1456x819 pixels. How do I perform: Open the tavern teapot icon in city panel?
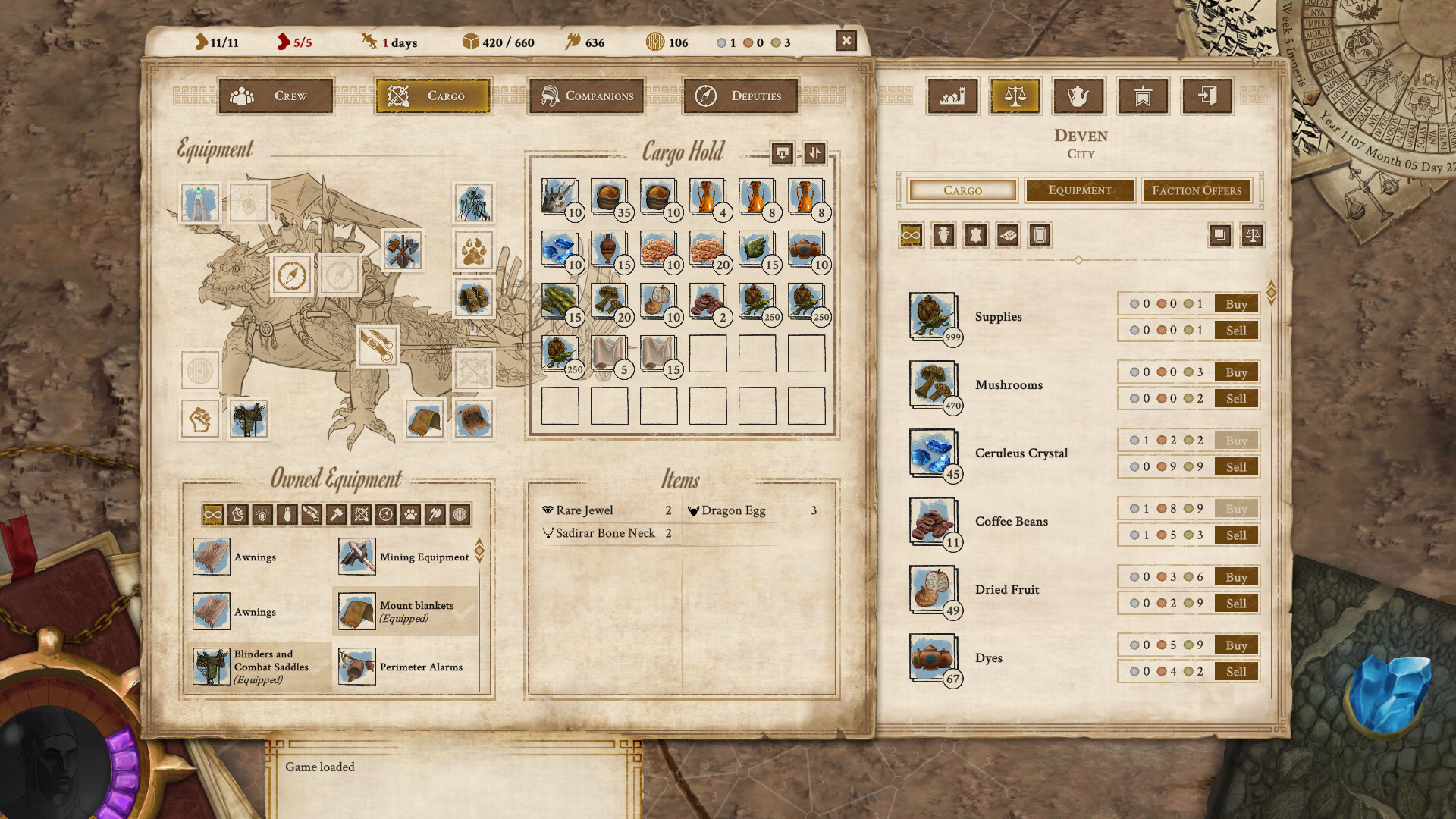[x=1078, y=96]
